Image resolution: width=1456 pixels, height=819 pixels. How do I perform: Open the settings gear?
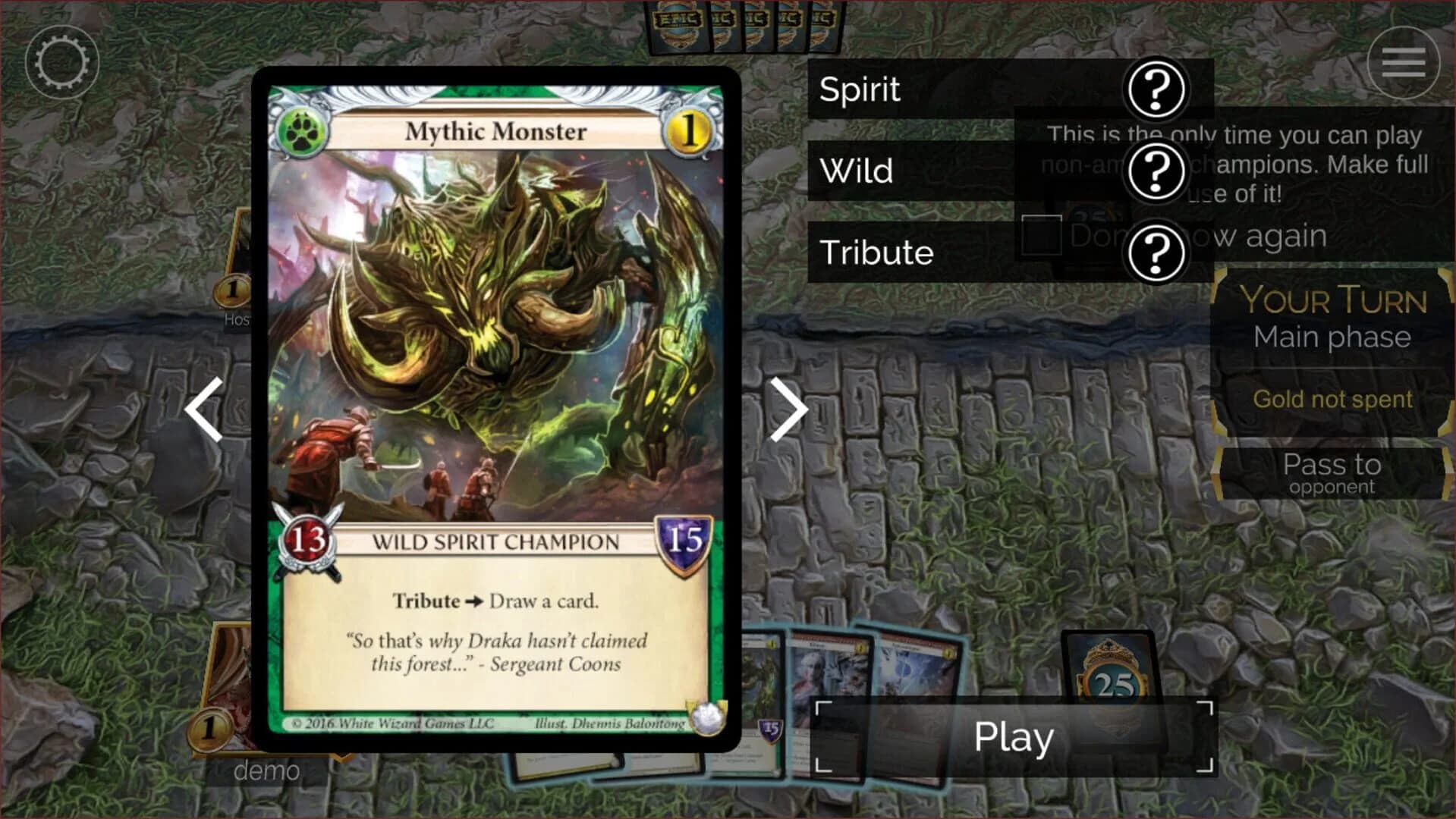coord(64,61)
